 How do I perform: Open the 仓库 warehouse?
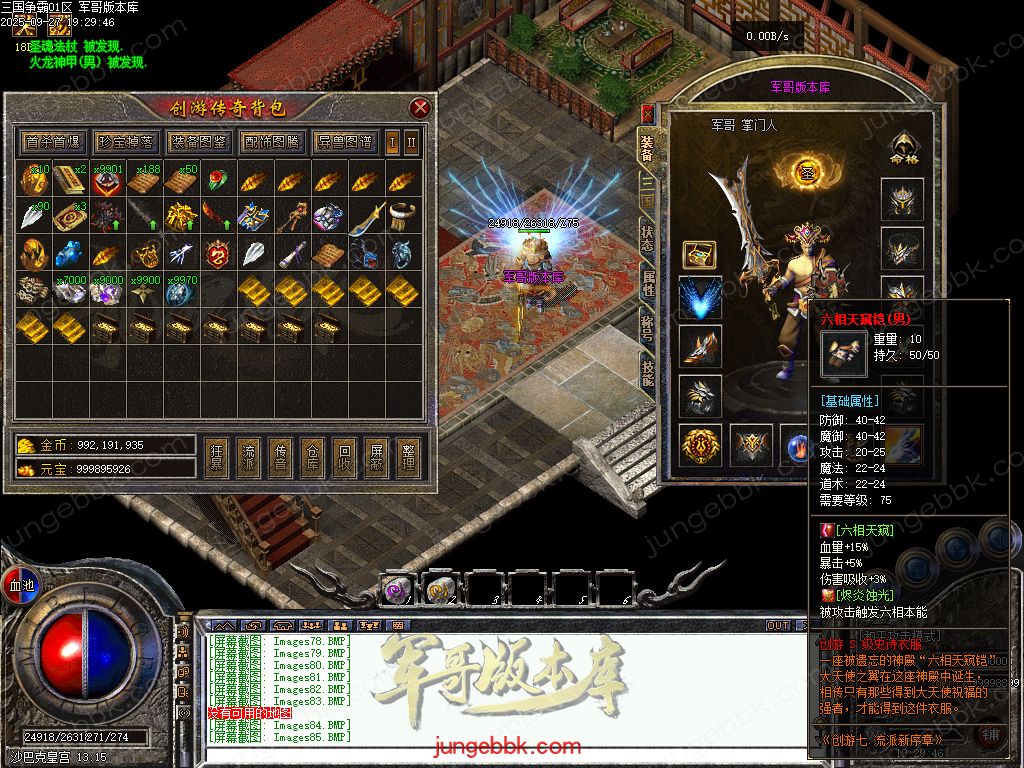point(312,456)
